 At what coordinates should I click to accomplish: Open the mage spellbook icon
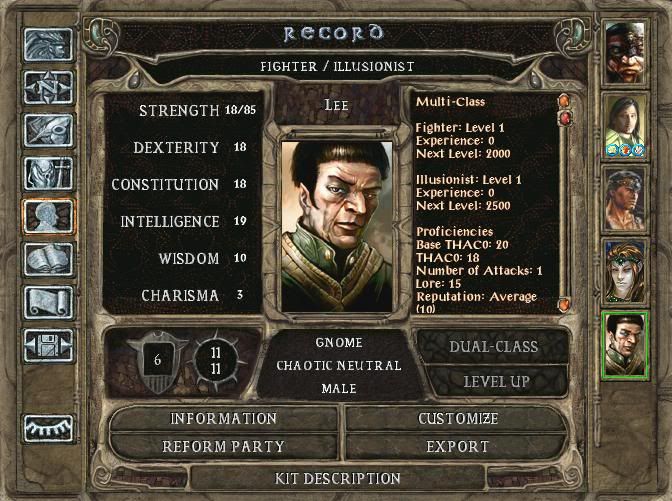tap(48, 258)
